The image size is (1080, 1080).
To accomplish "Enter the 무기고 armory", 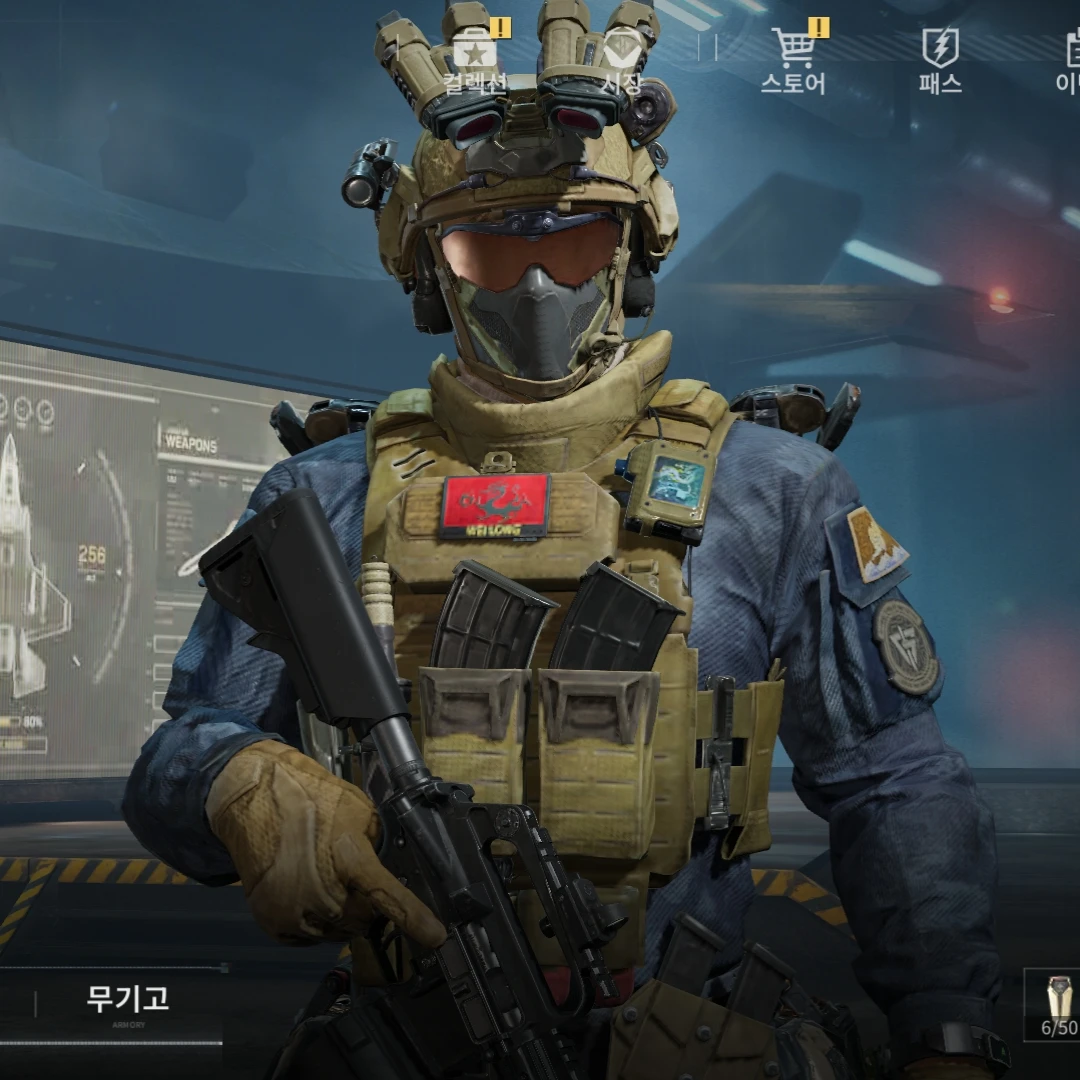I will click(127, 1001).
